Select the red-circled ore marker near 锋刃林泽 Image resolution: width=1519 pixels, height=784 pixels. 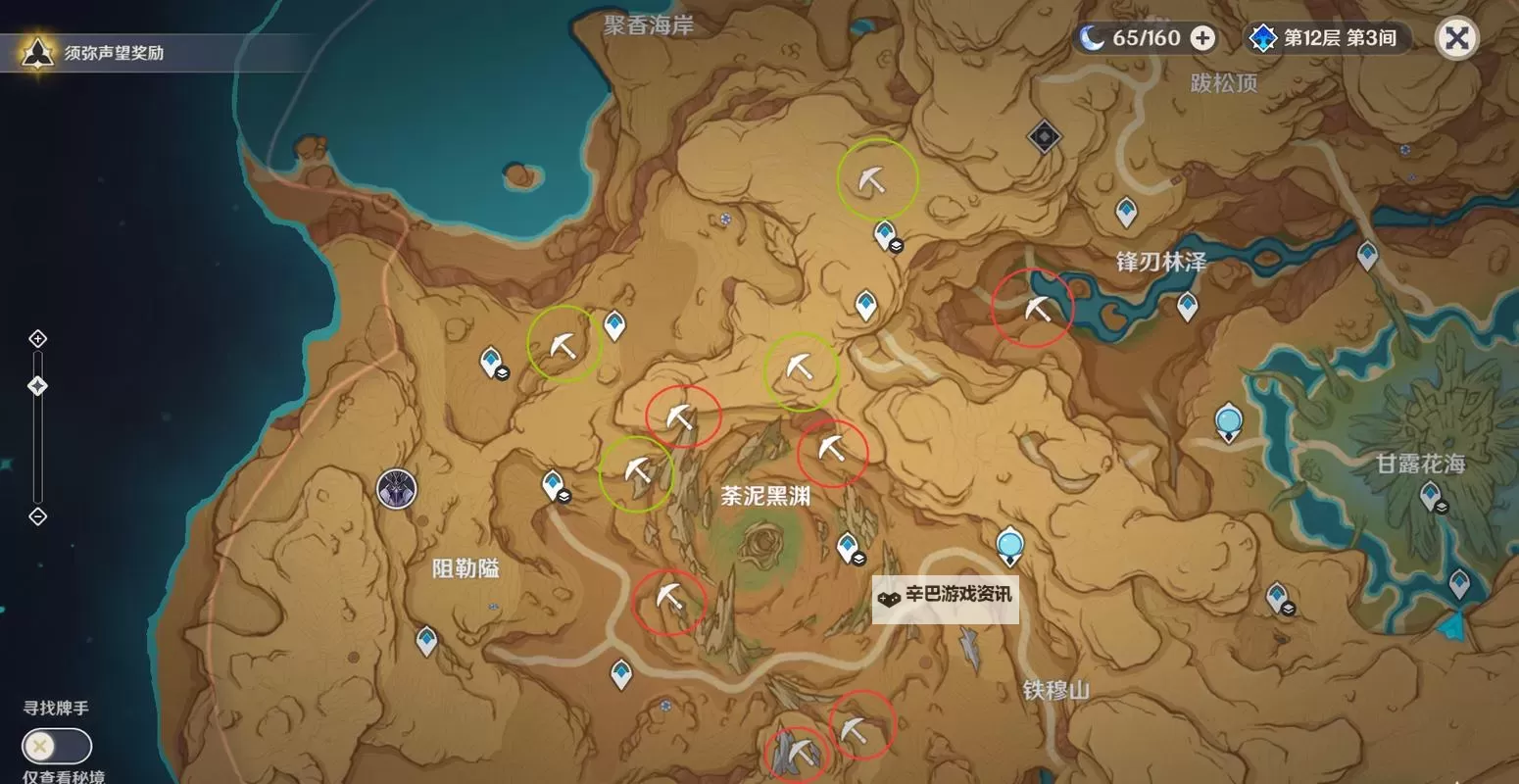1035,307
